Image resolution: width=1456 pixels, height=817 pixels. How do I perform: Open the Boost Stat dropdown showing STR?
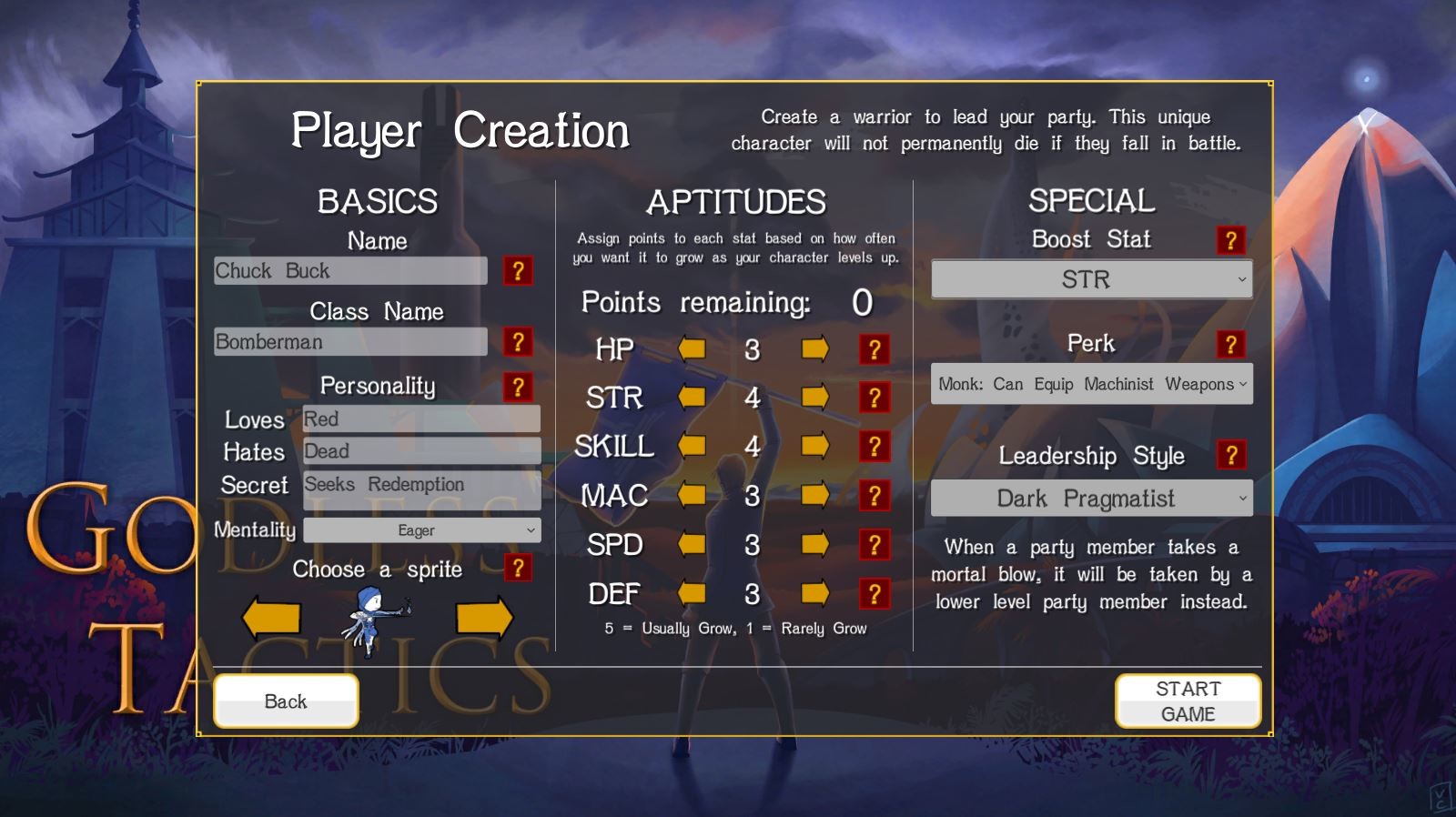coord(1091,279)
